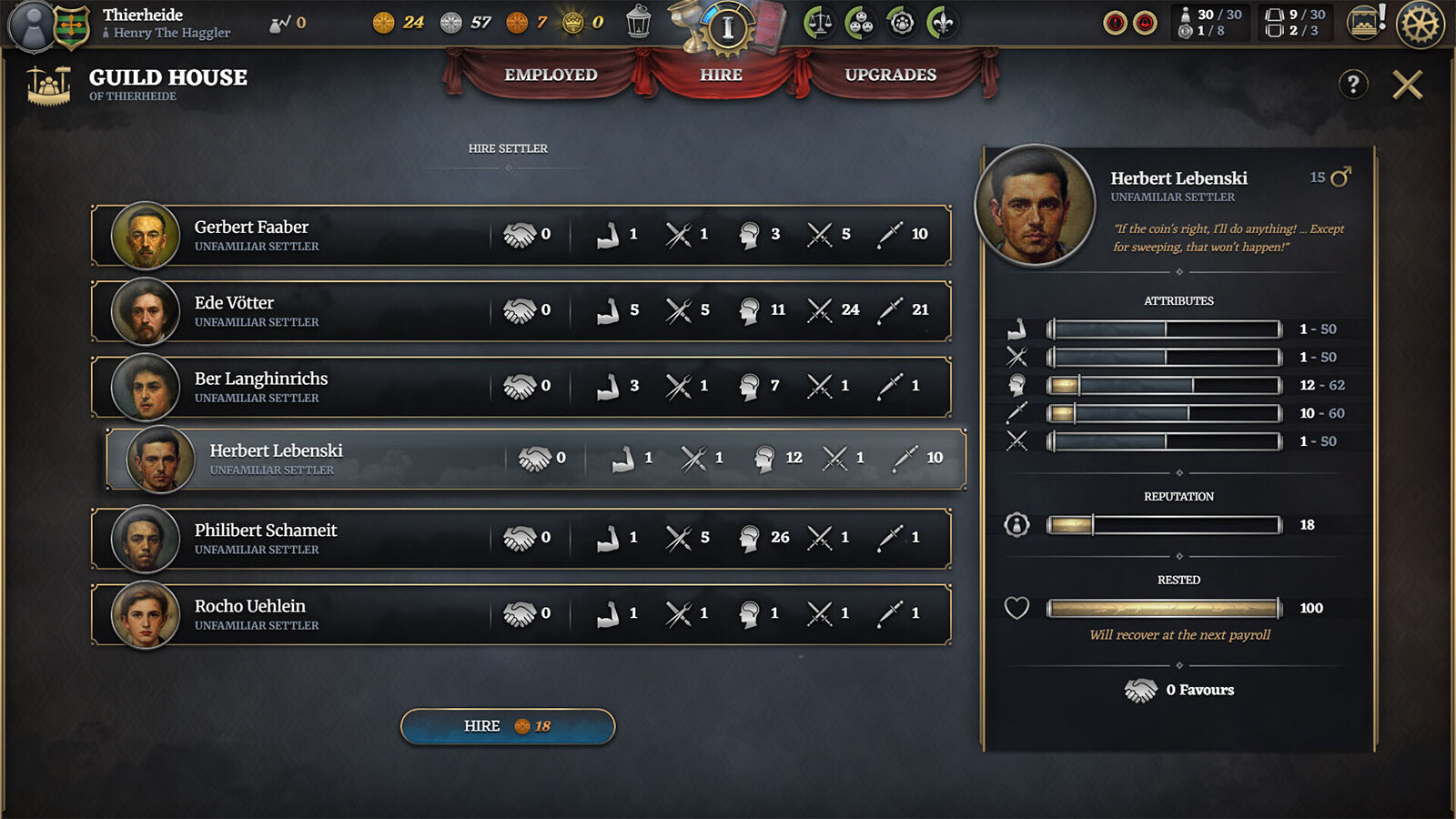Open the market stall alert icon
Viewport: 1456px width, 819px height.
pos(1365,22)
